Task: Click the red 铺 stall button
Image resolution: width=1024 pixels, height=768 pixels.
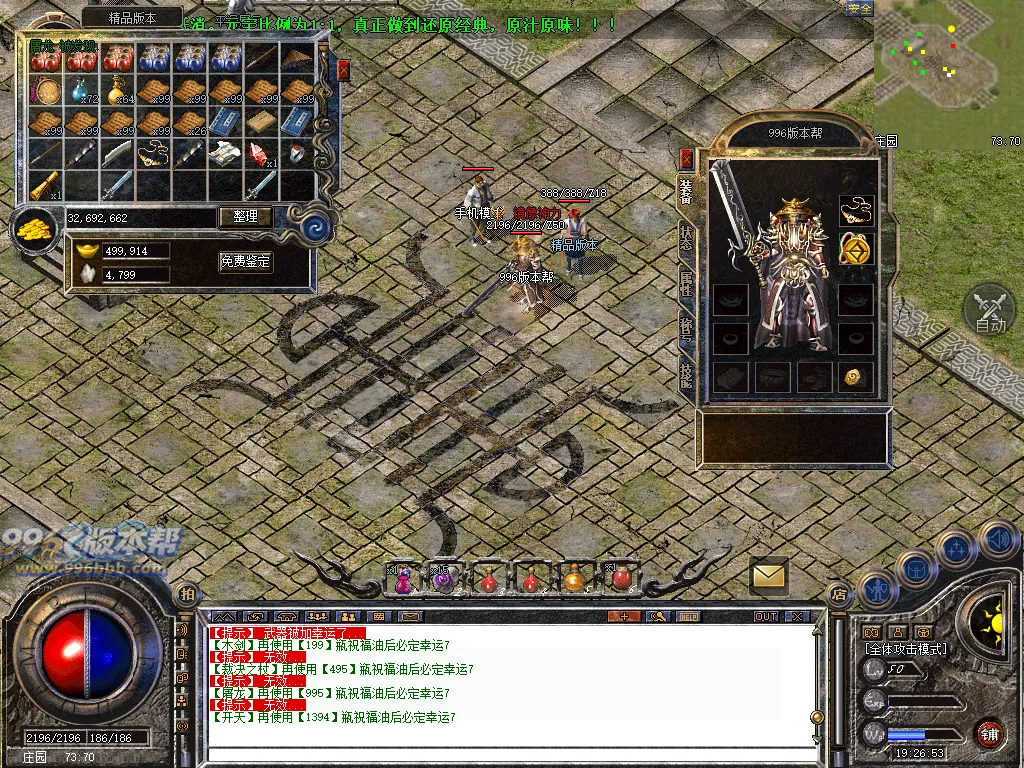Action: point(990,732)
